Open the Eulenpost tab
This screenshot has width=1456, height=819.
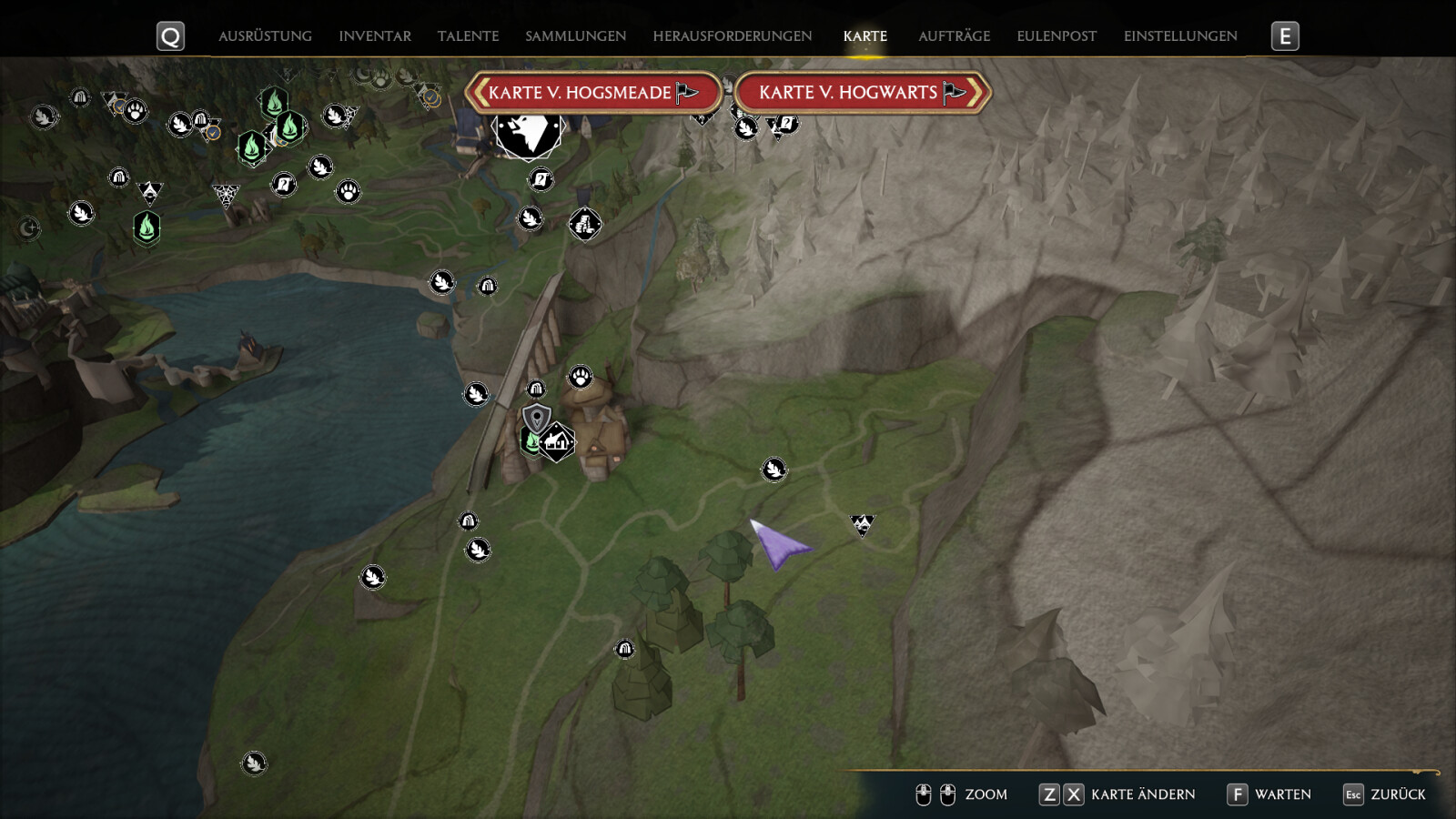point(1057,36)
